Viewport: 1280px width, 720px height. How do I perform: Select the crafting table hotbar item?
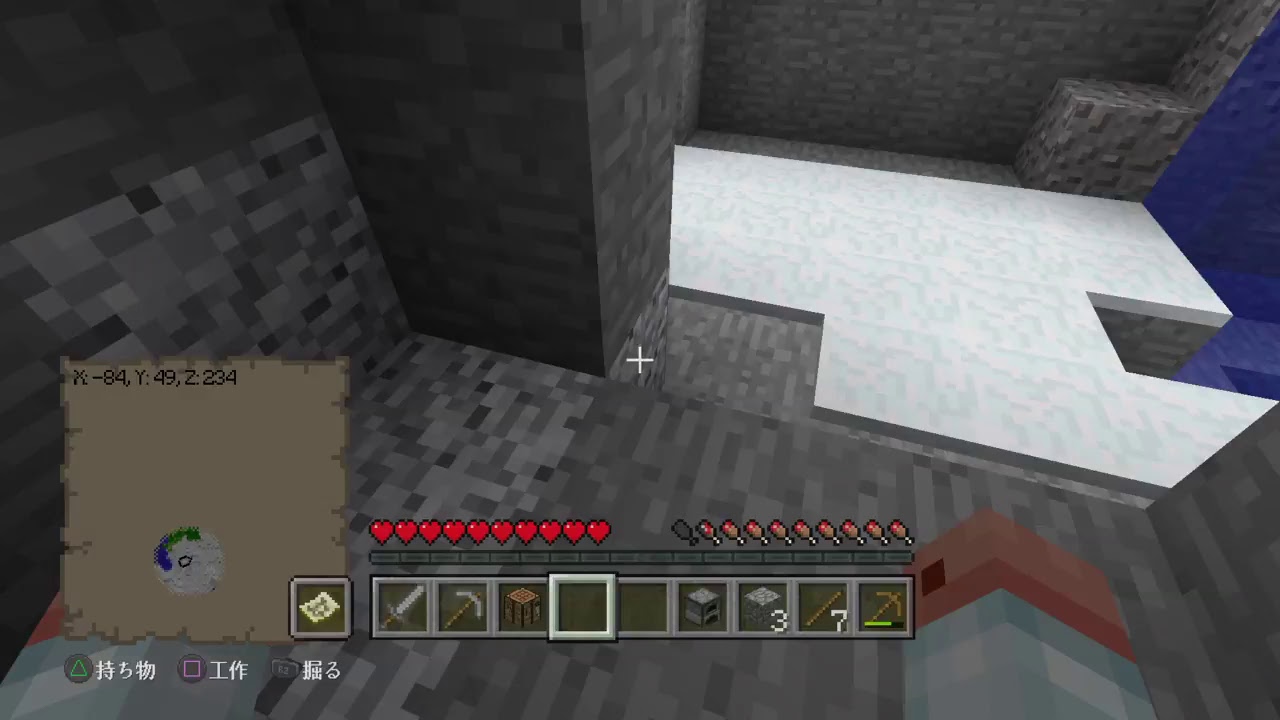[522, 605]
